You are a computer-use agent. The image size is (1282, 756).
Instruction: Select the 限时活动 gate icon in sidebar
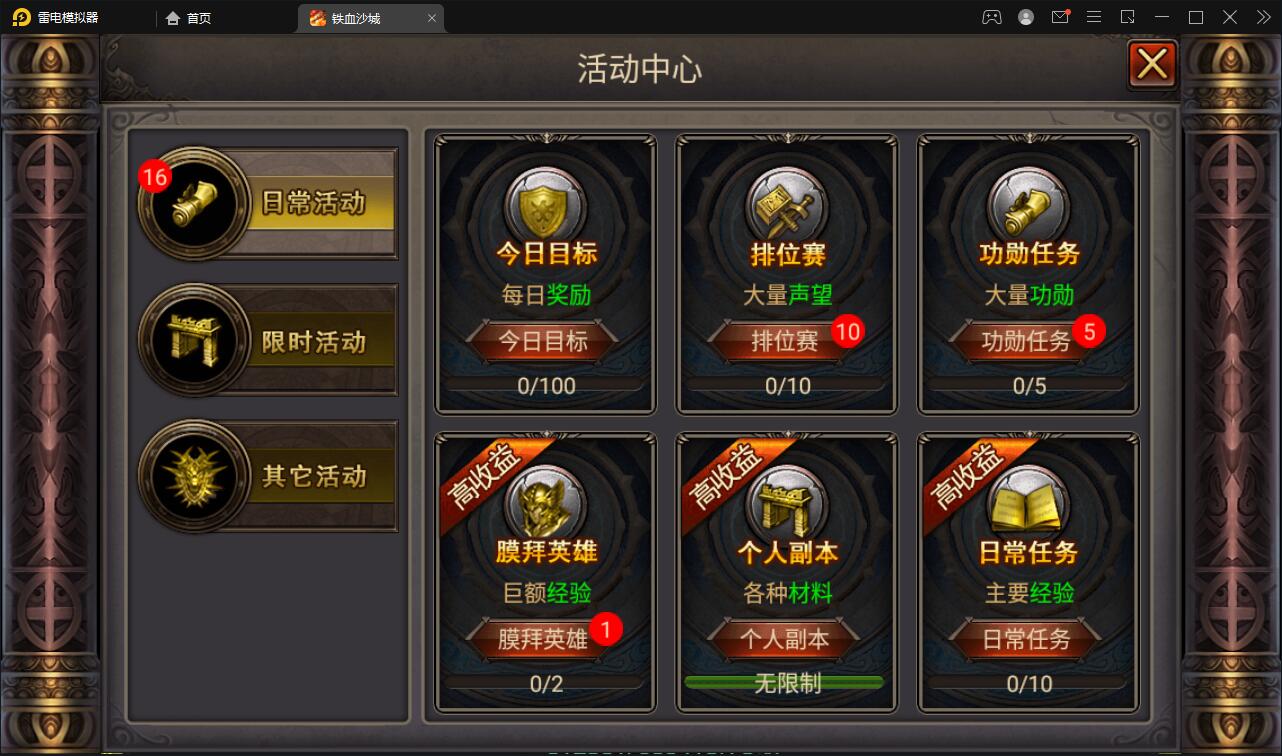tap(193, 339)
